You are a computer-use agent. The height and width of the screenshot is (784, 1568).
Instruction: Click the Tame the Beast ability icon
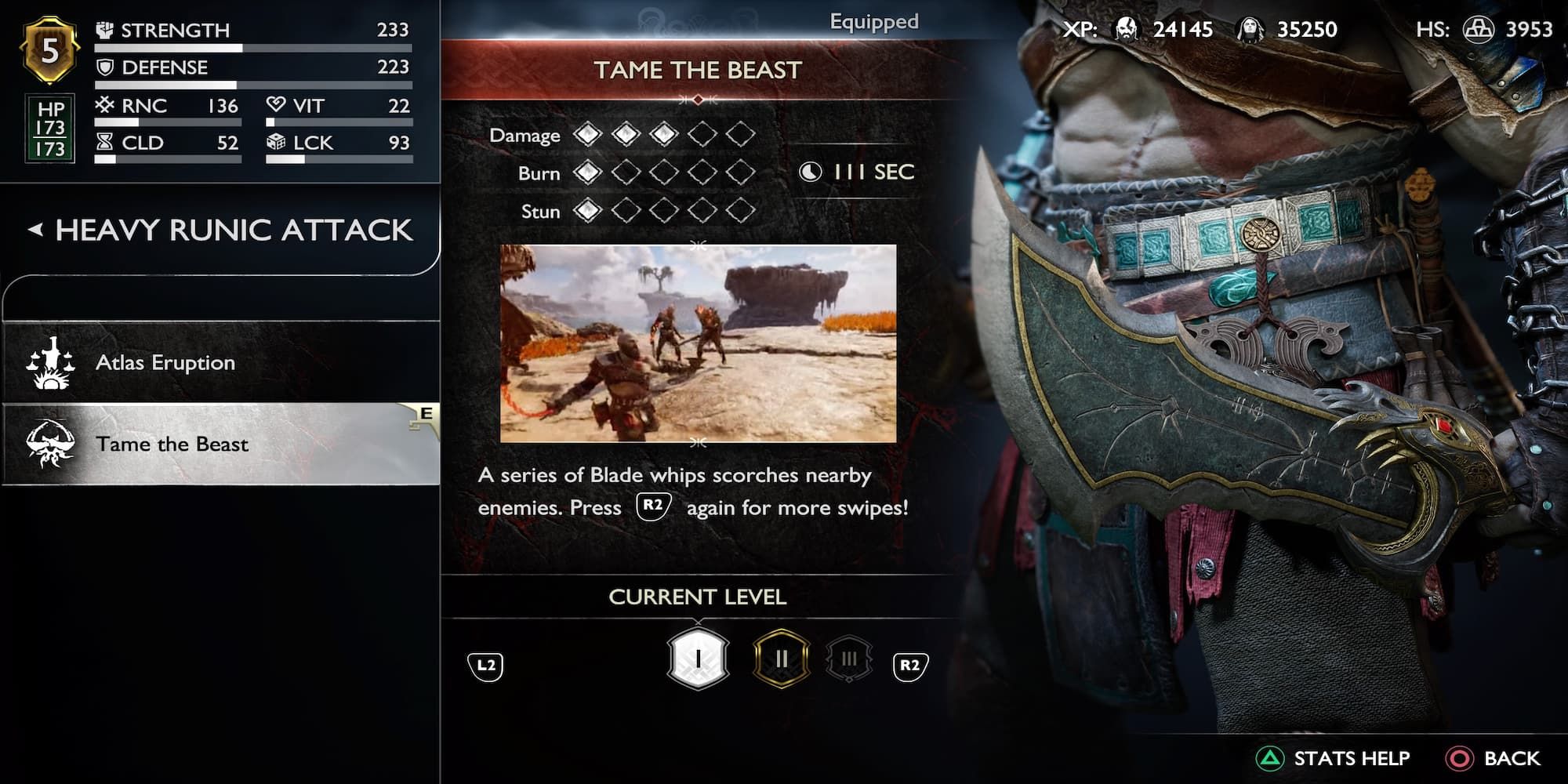pos(53,444)
